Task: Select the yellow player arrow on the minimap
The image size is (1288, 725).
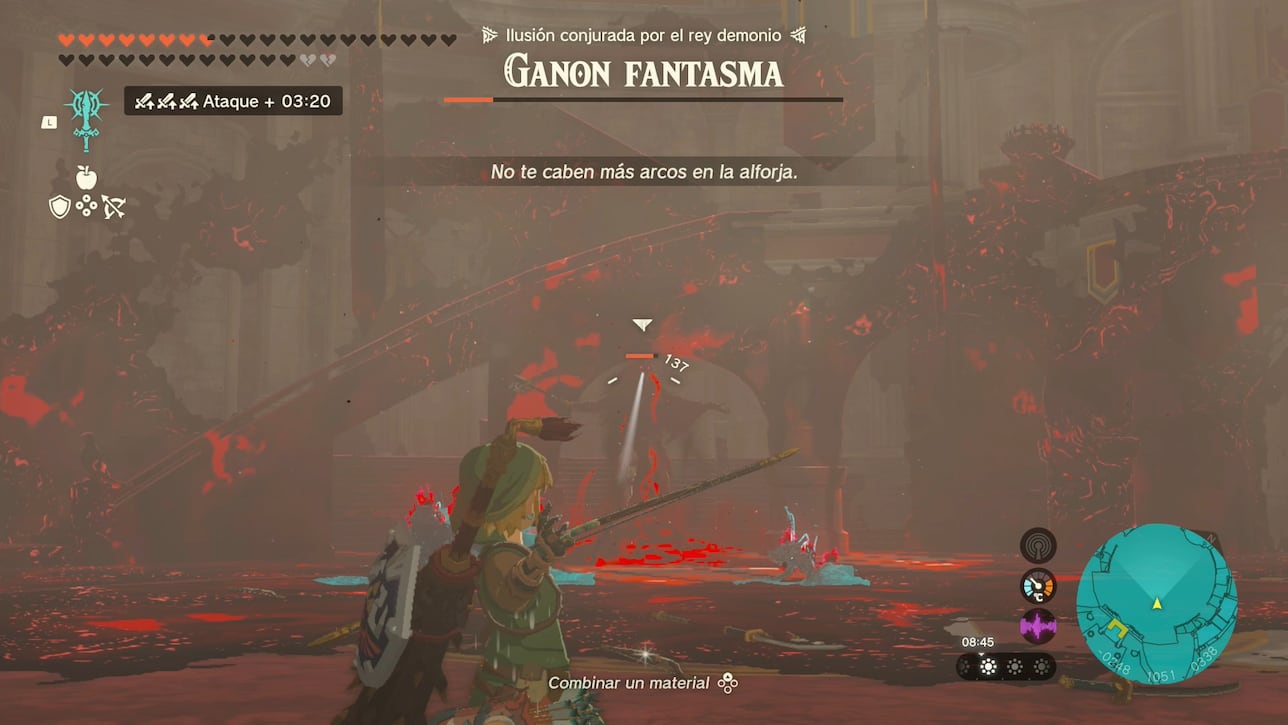Action: coord(1159,604)
